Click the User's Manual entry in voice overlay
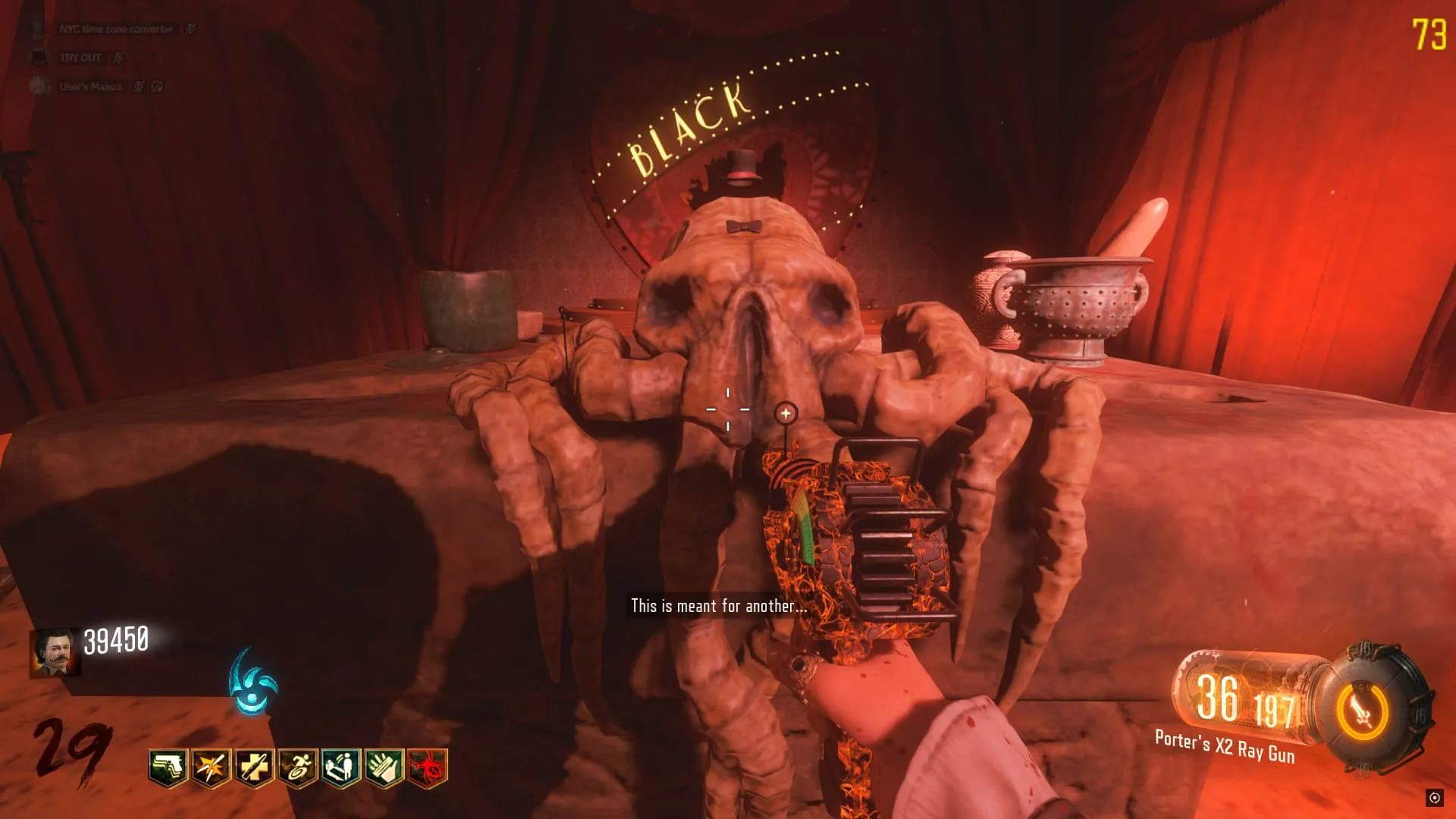1456x819 pixels. (90, 86)
